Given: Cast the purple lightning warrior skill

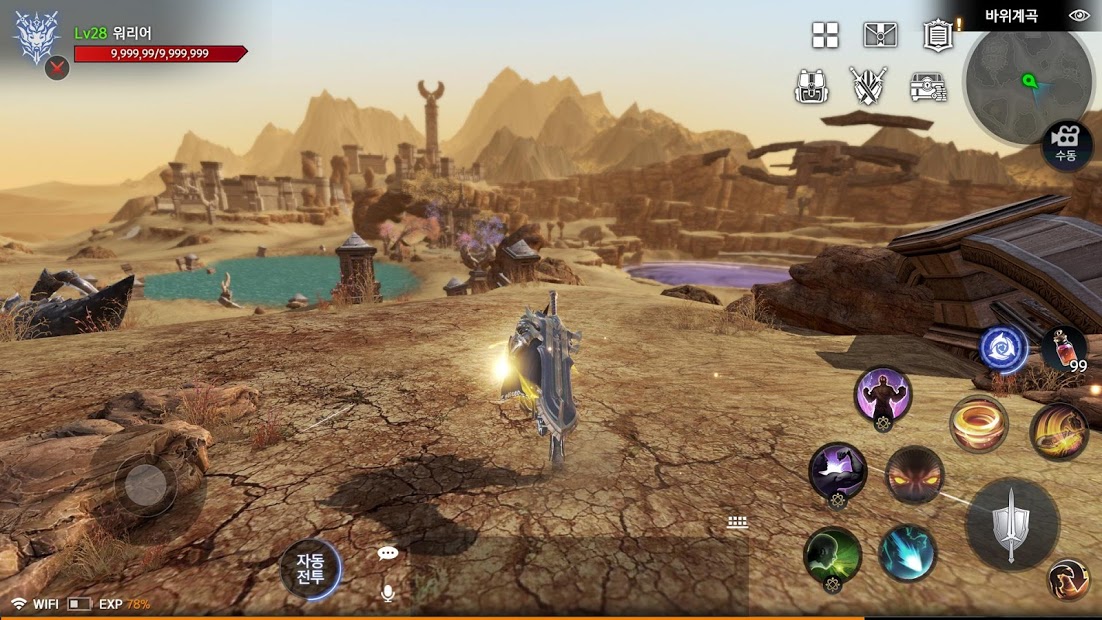Looking at the screenshot, I should coord(882,395).
